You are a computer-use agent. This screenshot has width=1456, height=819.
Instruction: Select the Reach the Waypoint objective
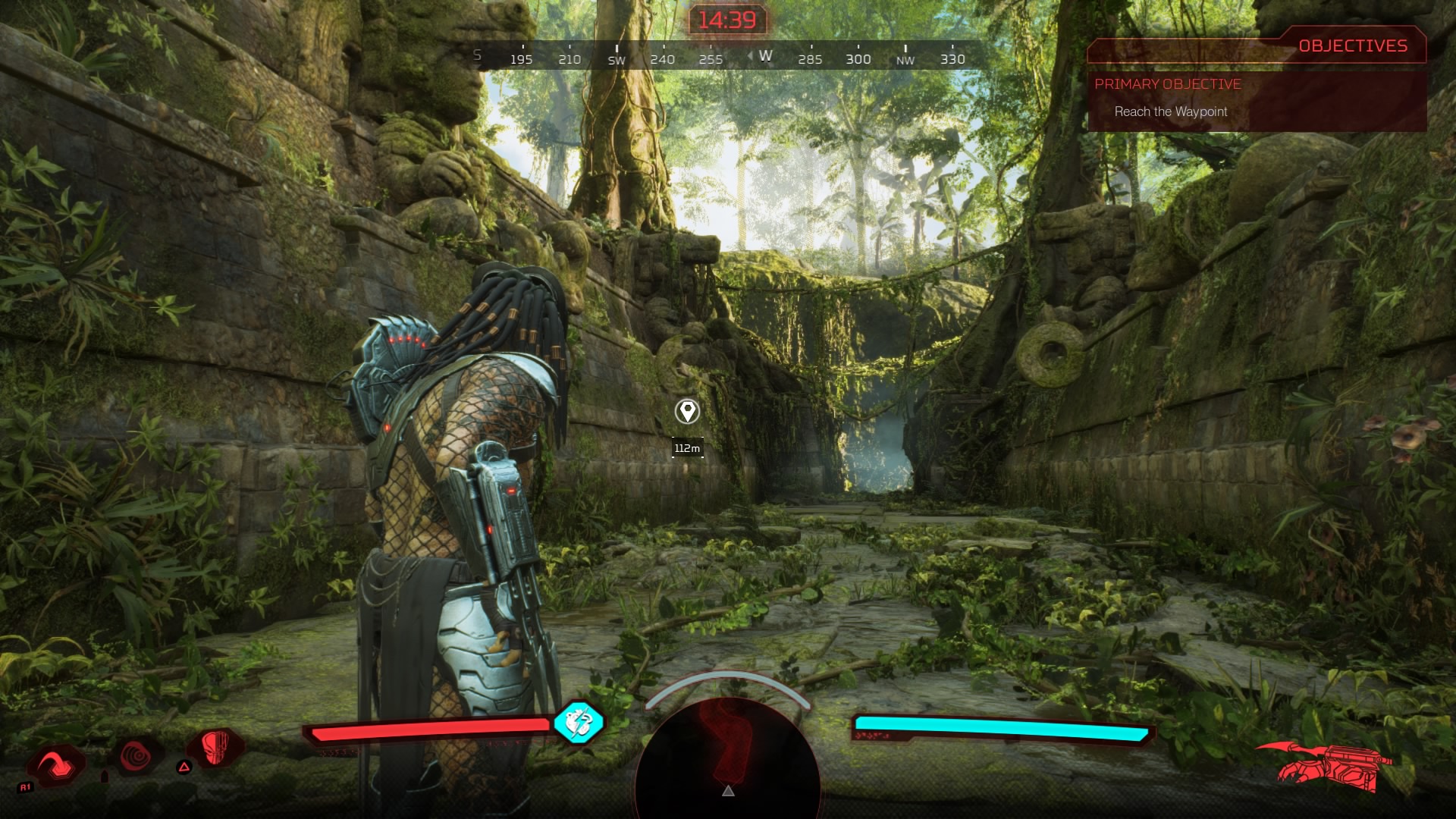(x=1170, y=111)
